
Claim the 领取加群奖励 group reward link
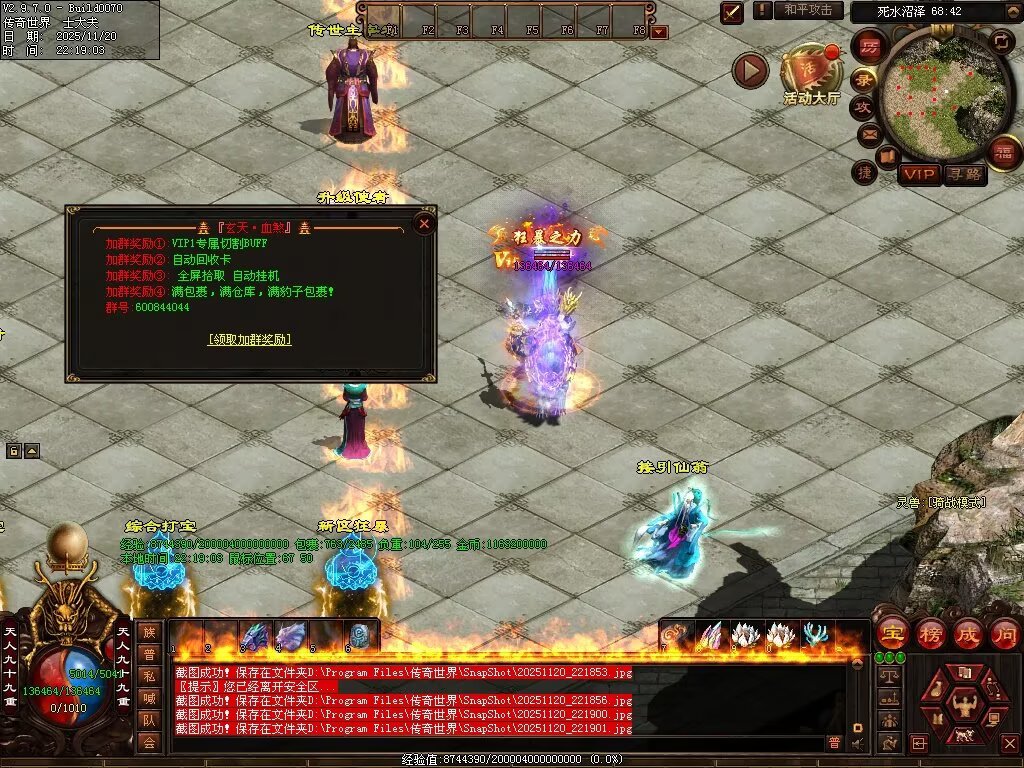[250, 339]
